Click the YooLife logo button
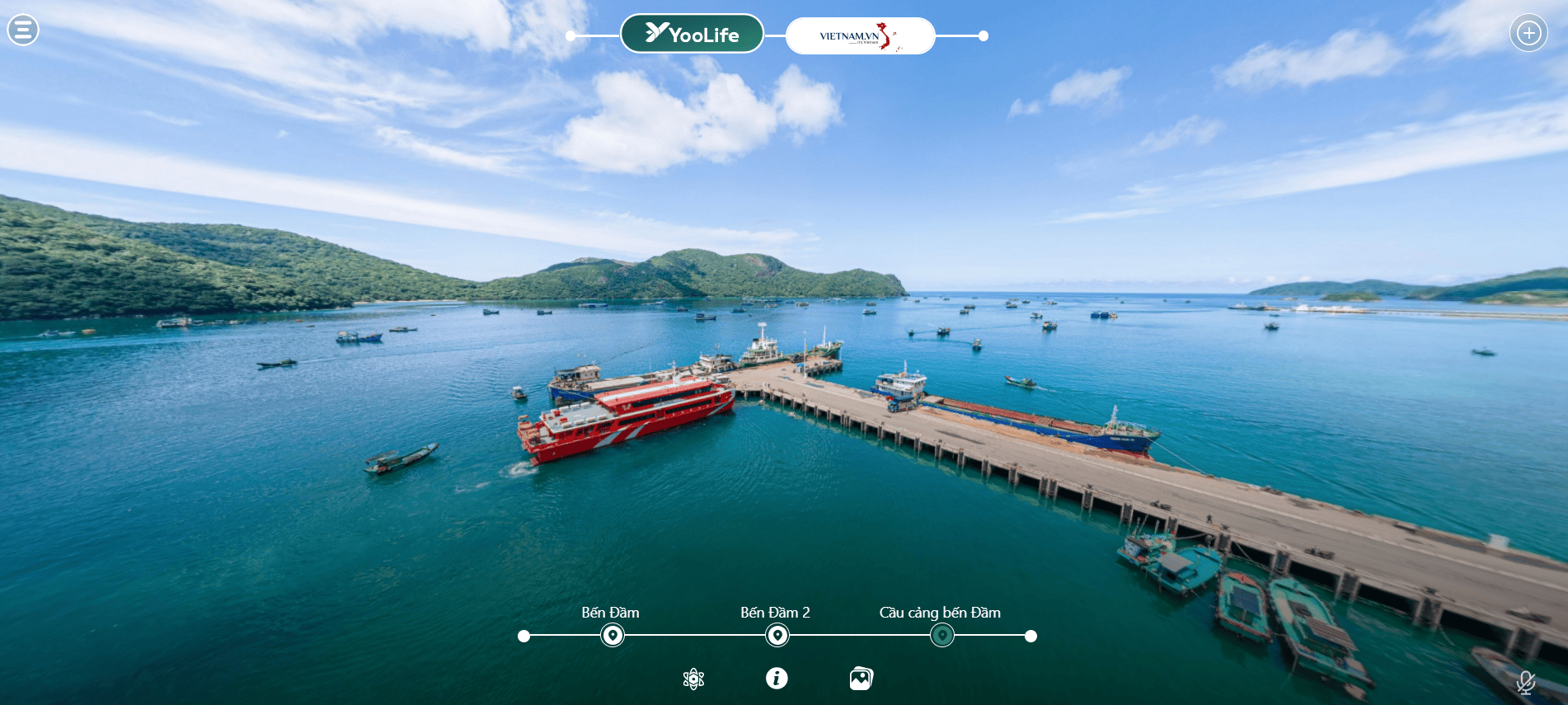This screenshot has width=1568, height=705. click(692, 34)
